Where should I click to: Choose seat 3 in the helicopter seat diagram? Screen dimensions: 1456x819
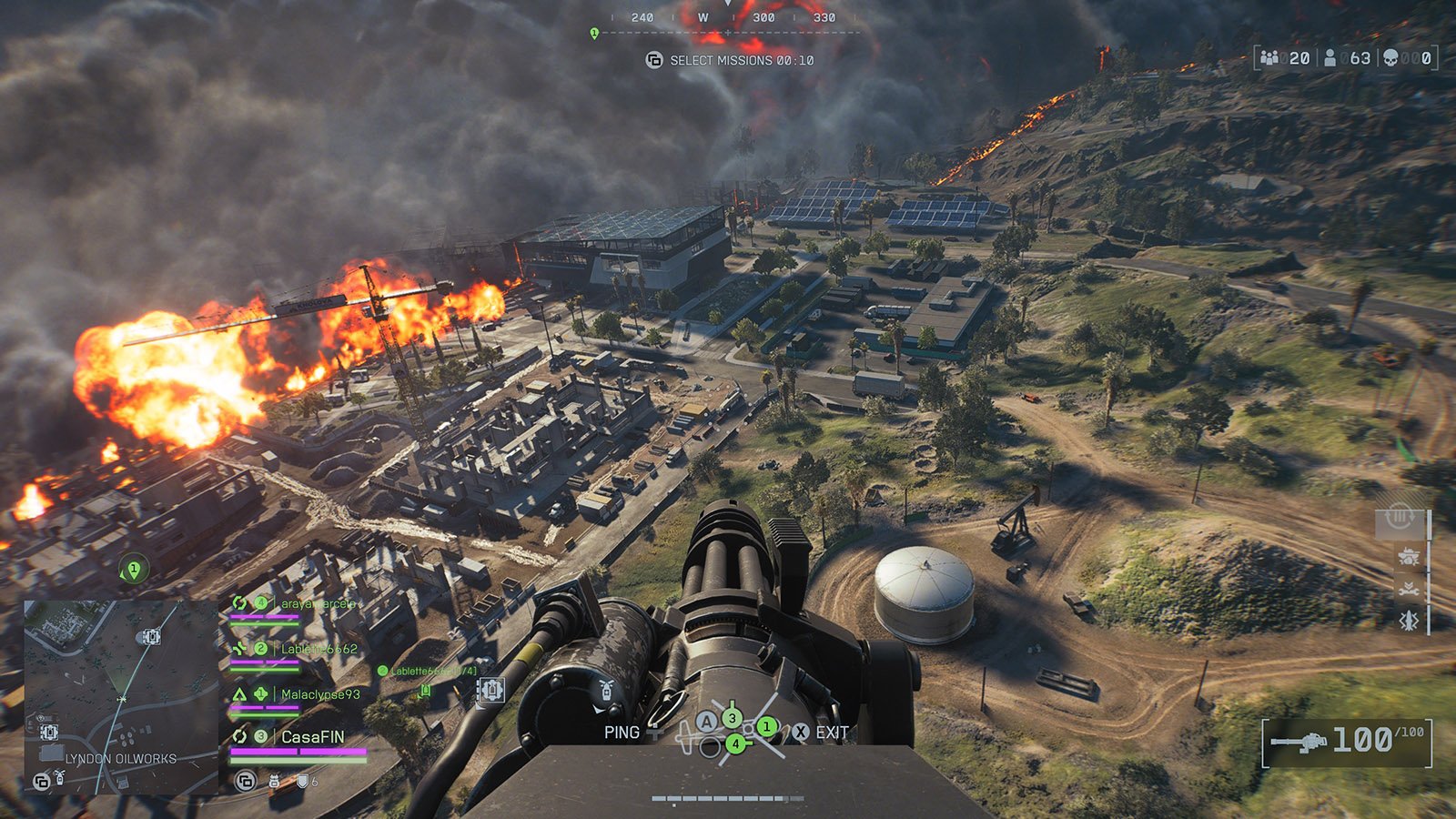click(732, 718)
